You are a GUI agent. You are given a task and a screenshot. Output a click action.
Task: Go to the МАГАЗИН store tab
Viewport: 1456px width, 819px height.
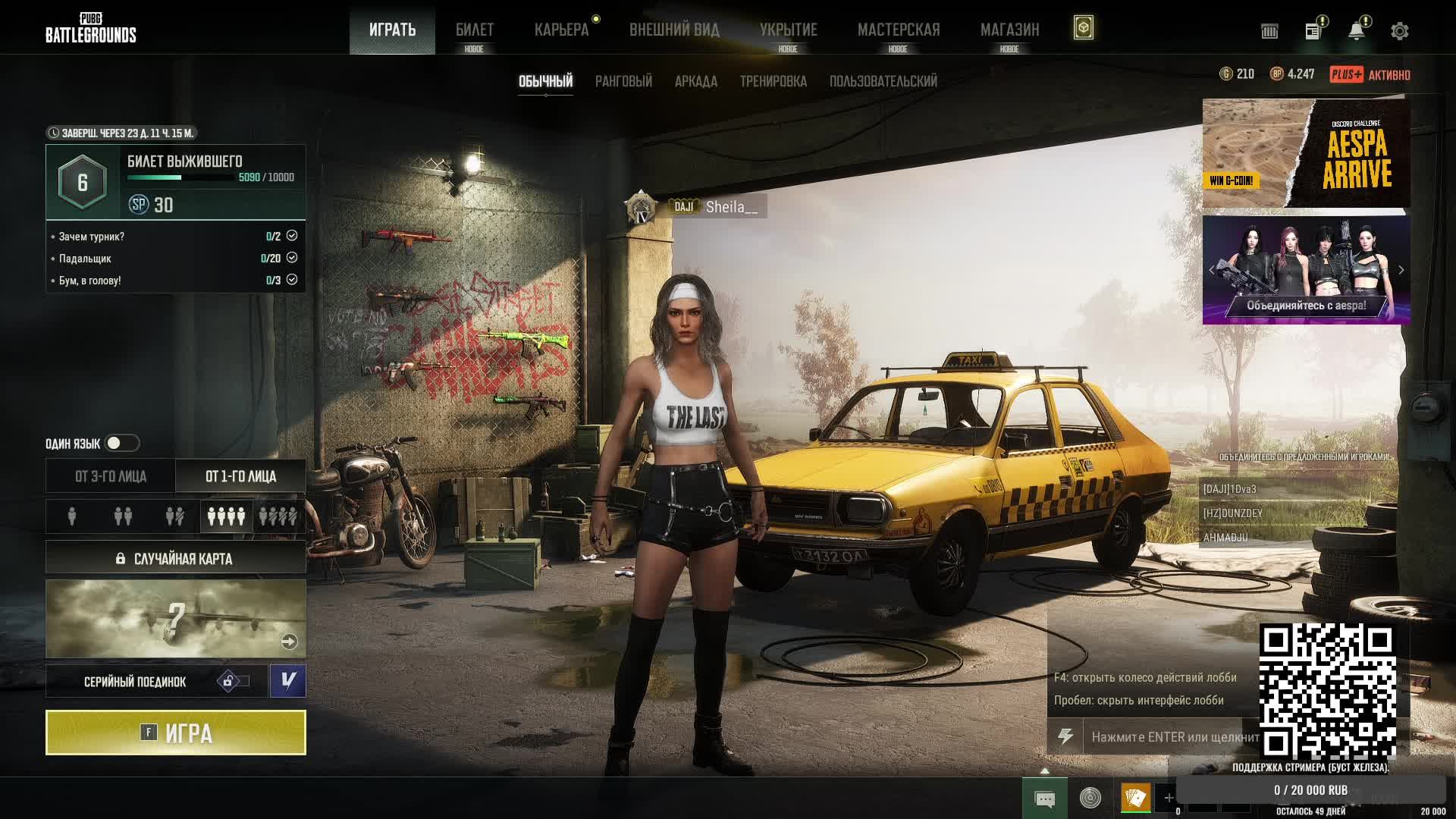[x=1009, y=30]
